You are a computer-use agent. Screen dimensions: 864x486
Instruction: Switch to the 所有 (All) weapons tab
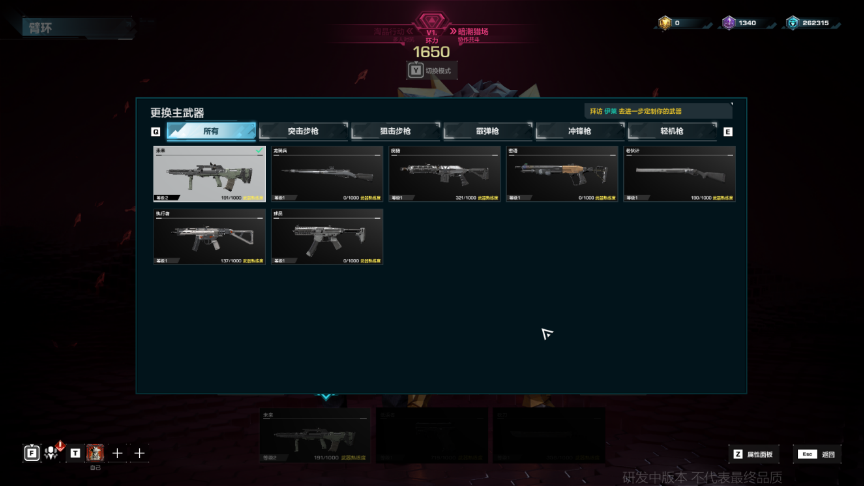(211, 131)
